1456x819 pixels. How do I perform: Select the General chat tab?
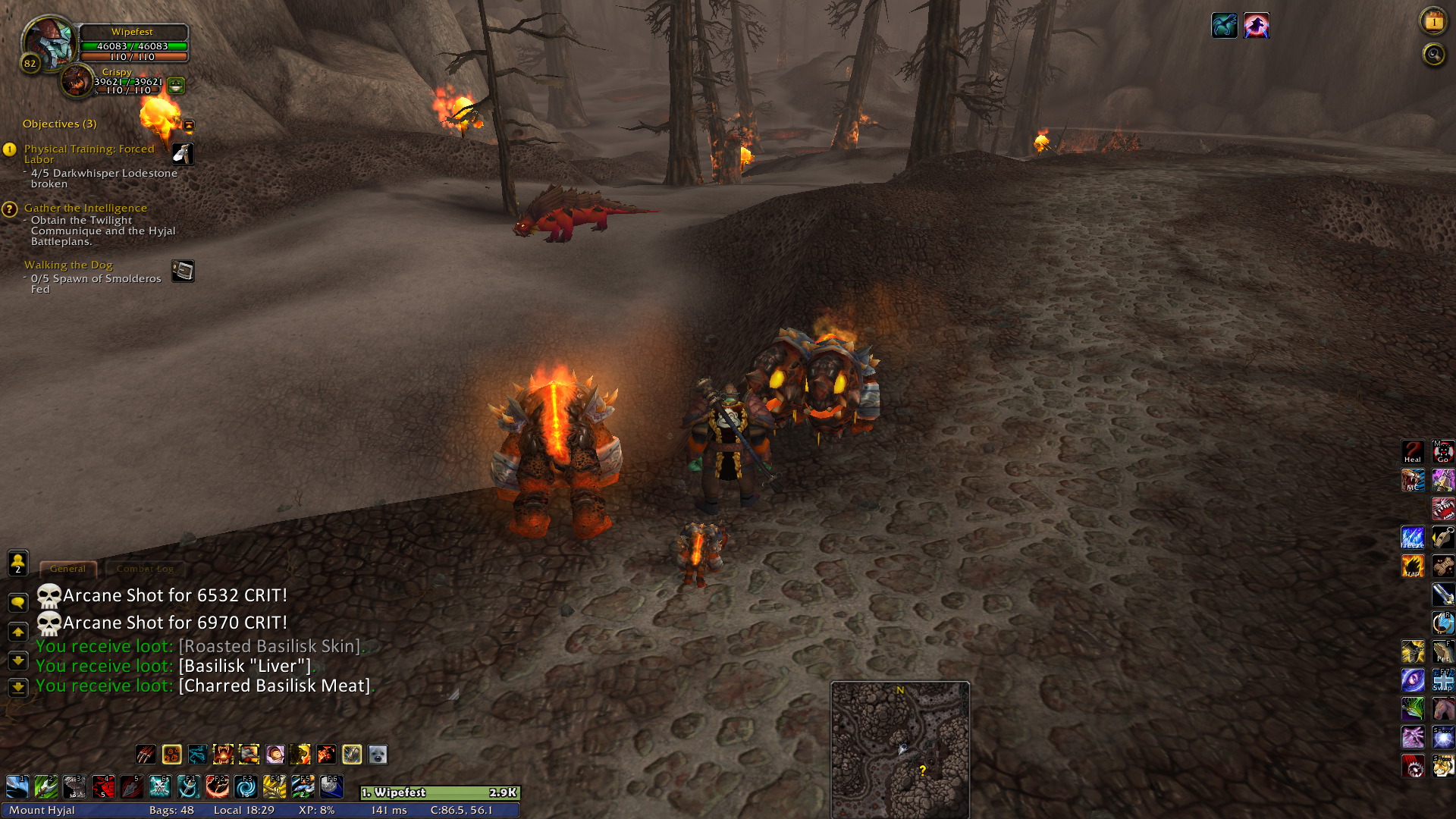point(67,569)
